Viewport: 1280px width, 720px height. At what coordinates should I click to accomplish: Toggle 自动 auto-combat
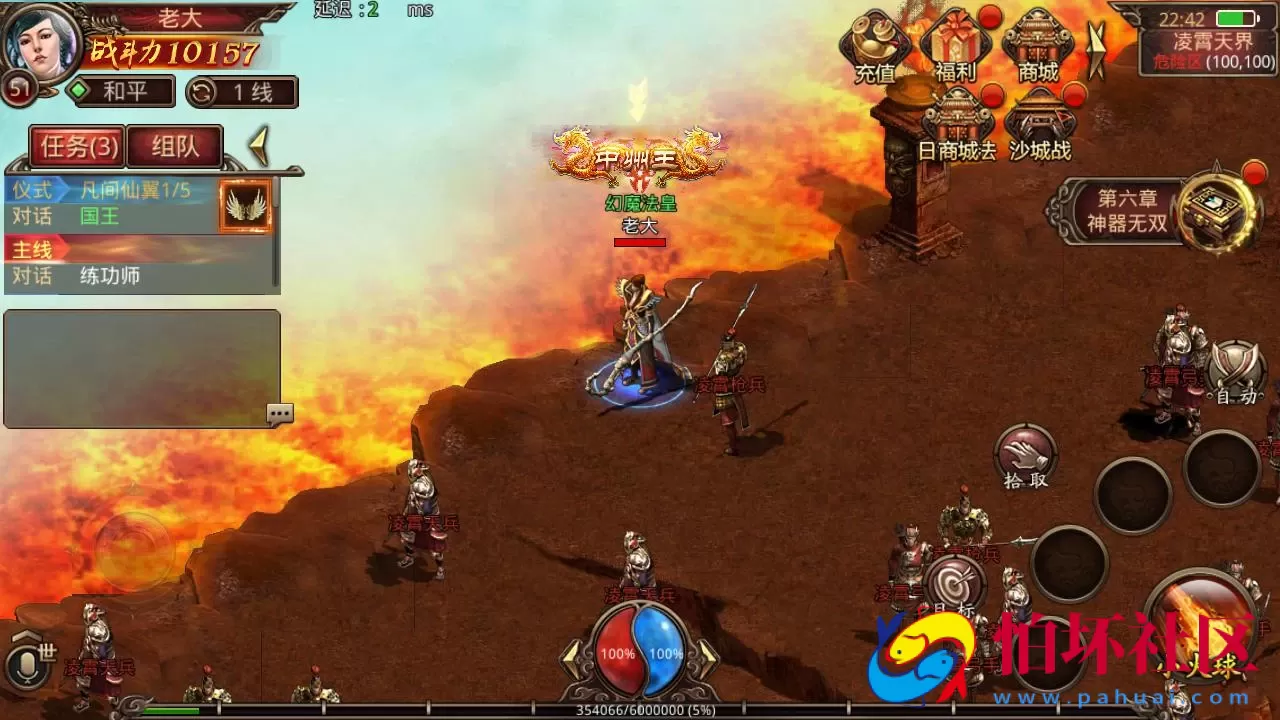tap(1236, 373)
